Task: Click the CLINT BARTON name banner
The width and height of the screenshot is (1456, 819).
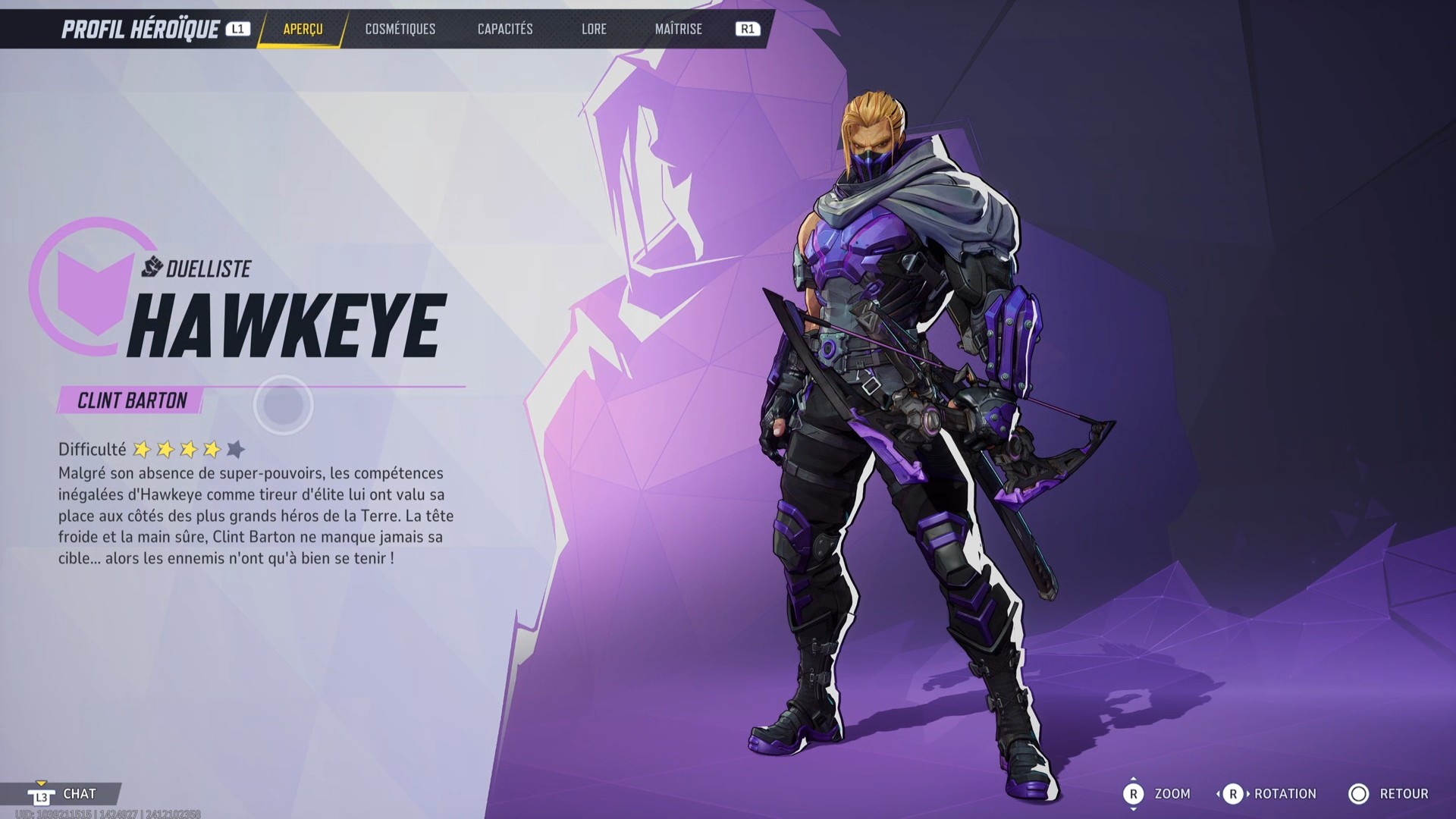Action: 131,400
